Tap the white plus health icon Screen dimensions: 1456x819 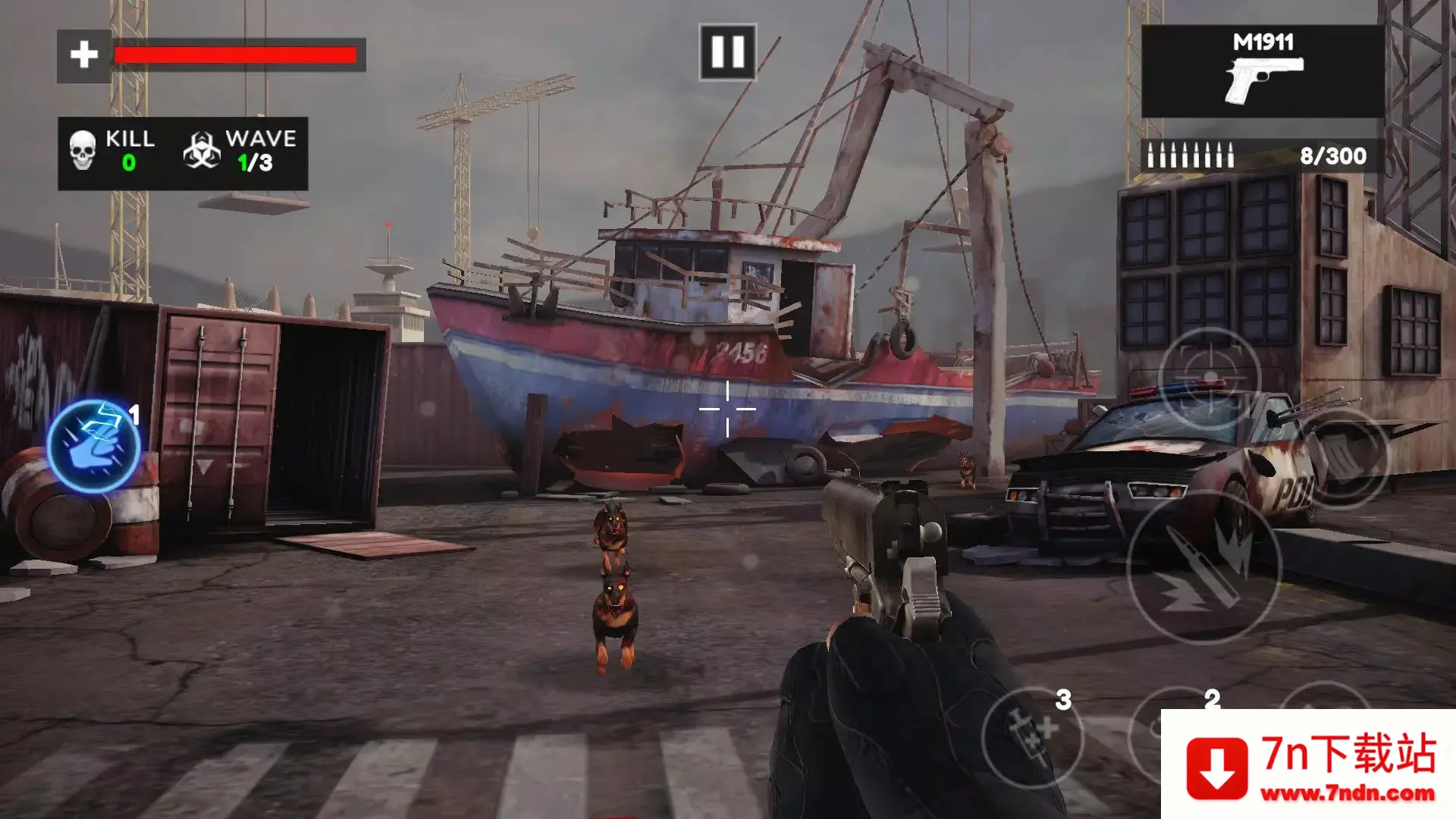click(84, 55)
